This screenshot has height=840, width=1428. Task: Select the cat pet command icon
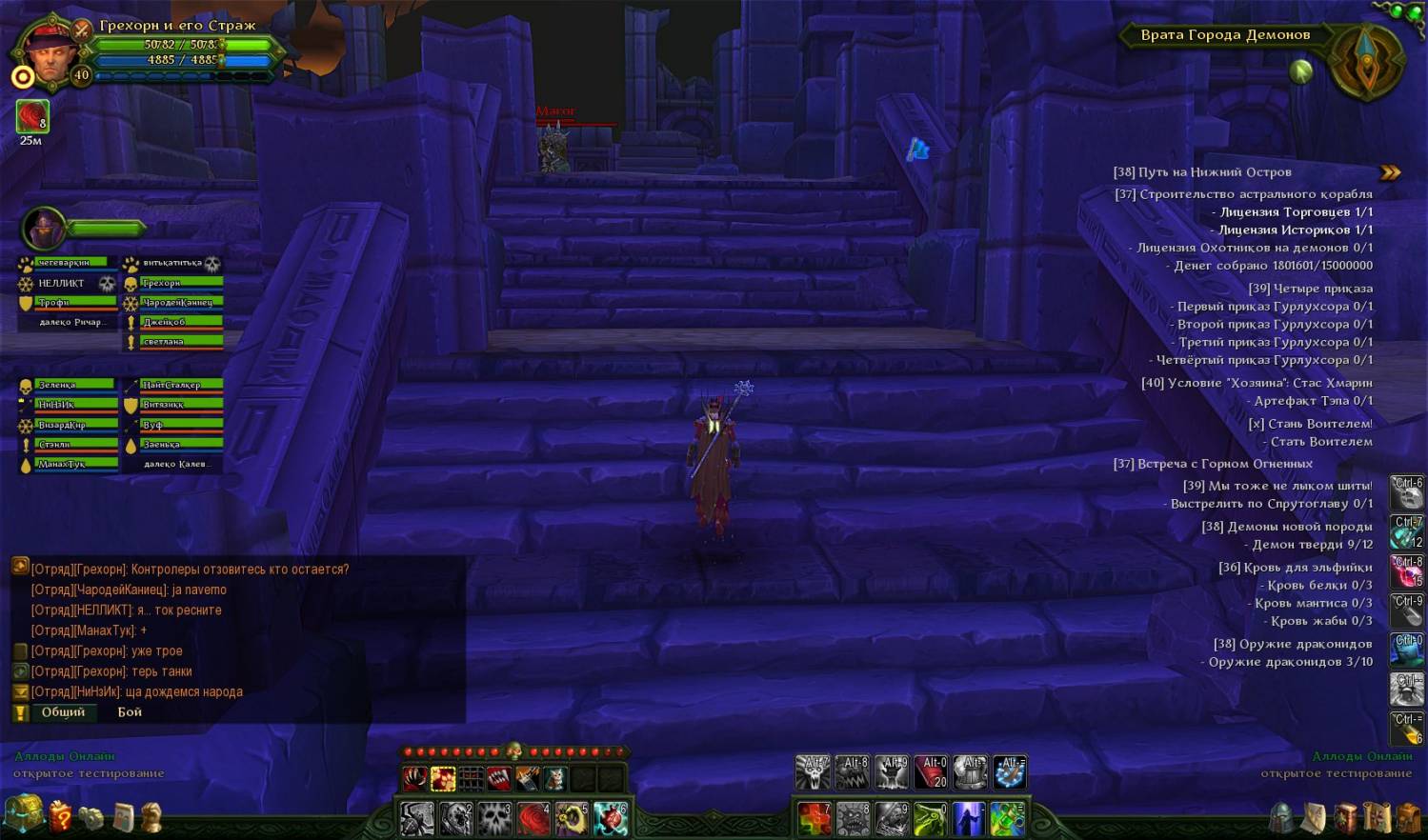pyautogui.click(x=554, y=779)
